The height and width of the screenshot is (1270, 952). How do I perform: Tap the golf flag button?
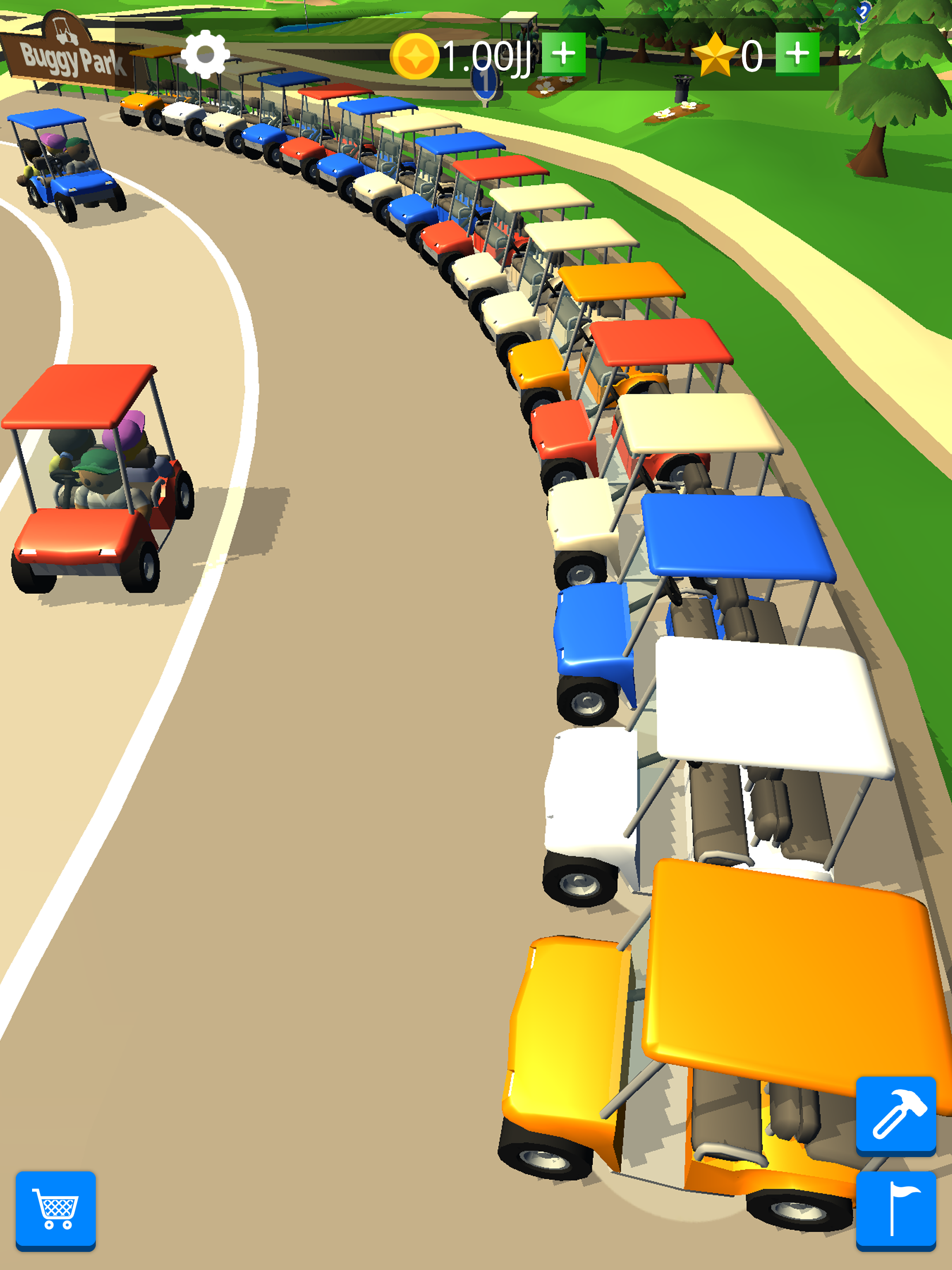[895, 1209]
